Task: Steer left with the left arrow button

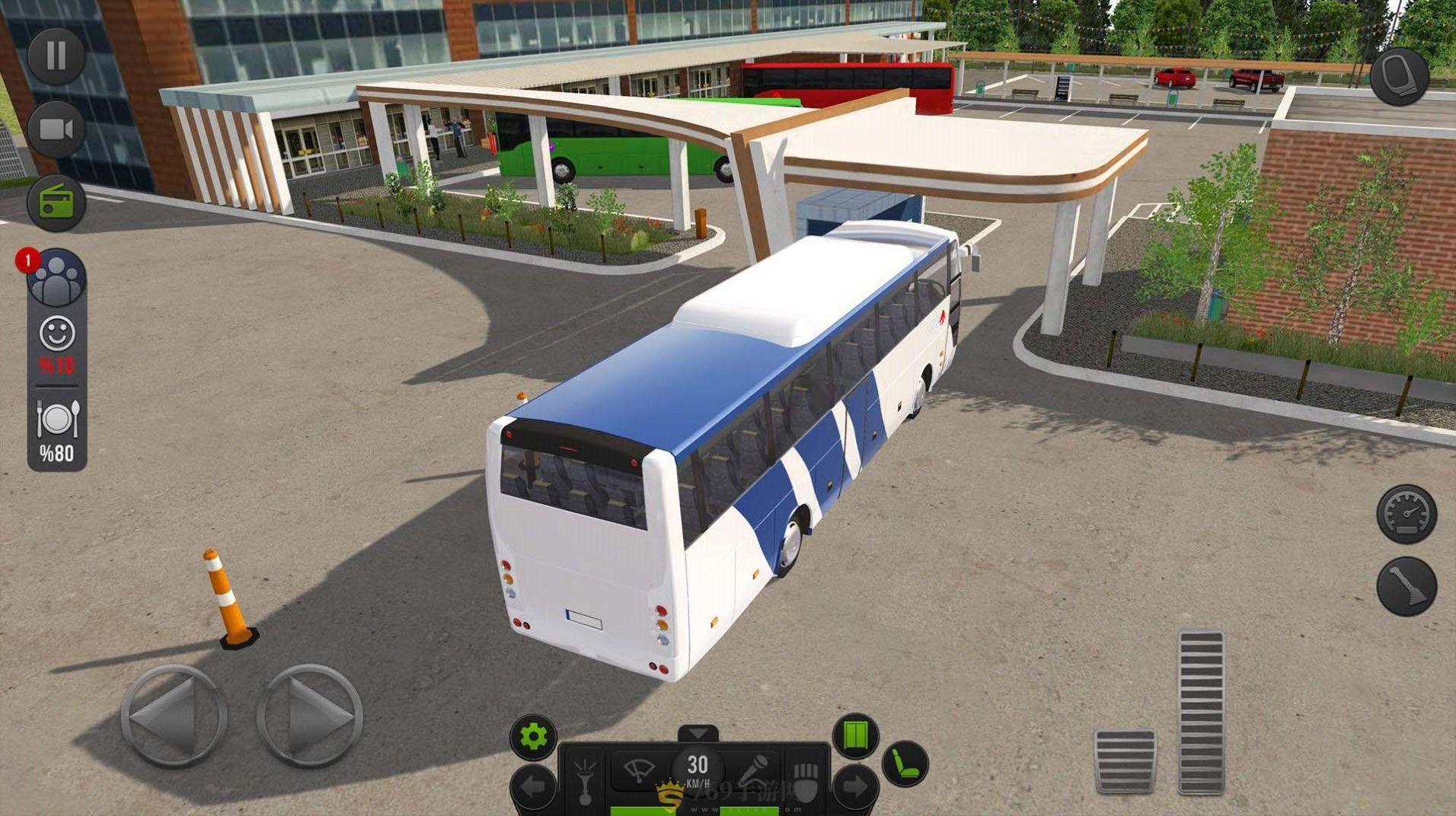Action: point(174,716)
